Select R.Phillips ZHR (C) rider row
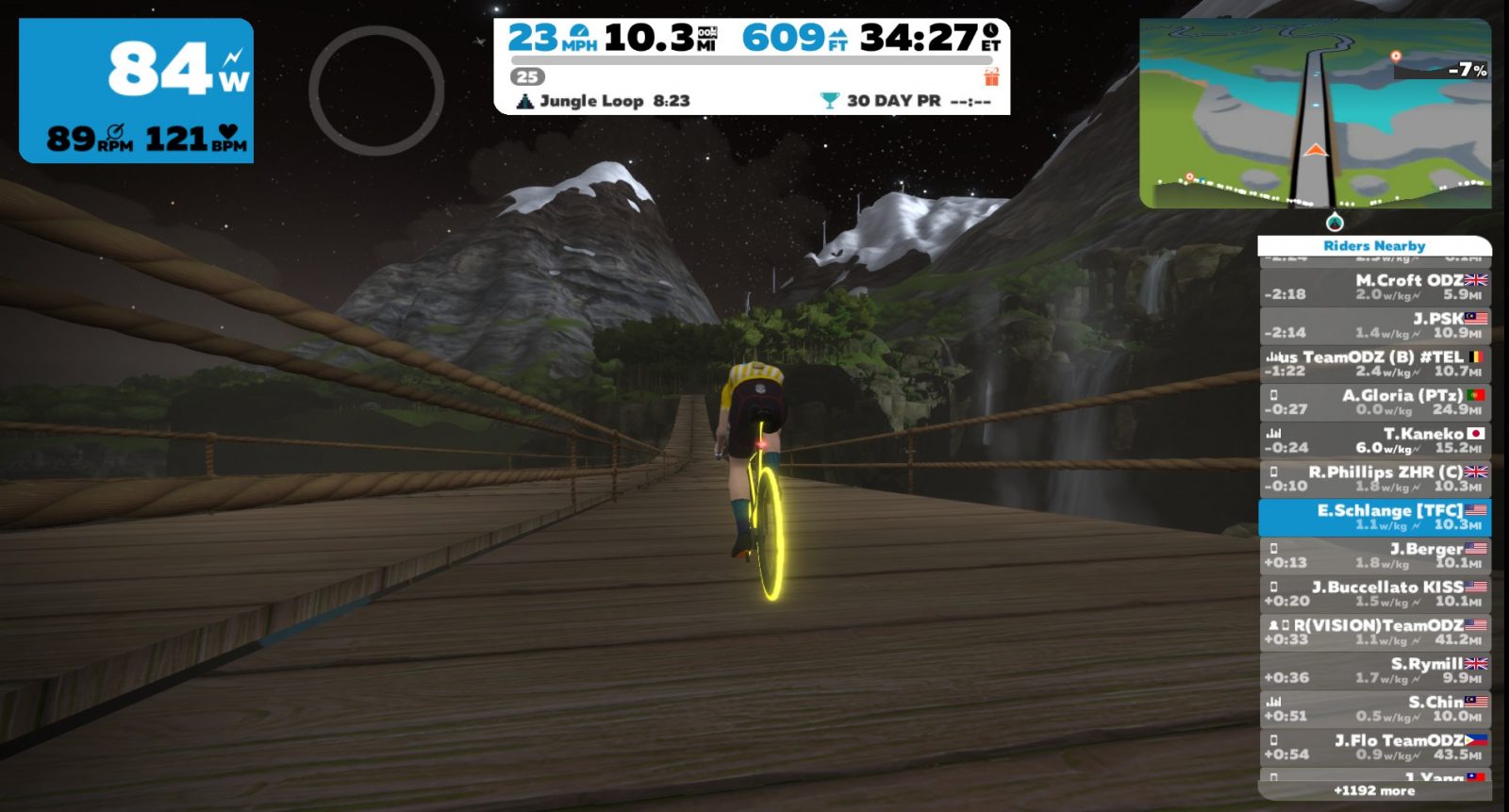Viewport: 1509px width, 812px height. [1374, 479]
